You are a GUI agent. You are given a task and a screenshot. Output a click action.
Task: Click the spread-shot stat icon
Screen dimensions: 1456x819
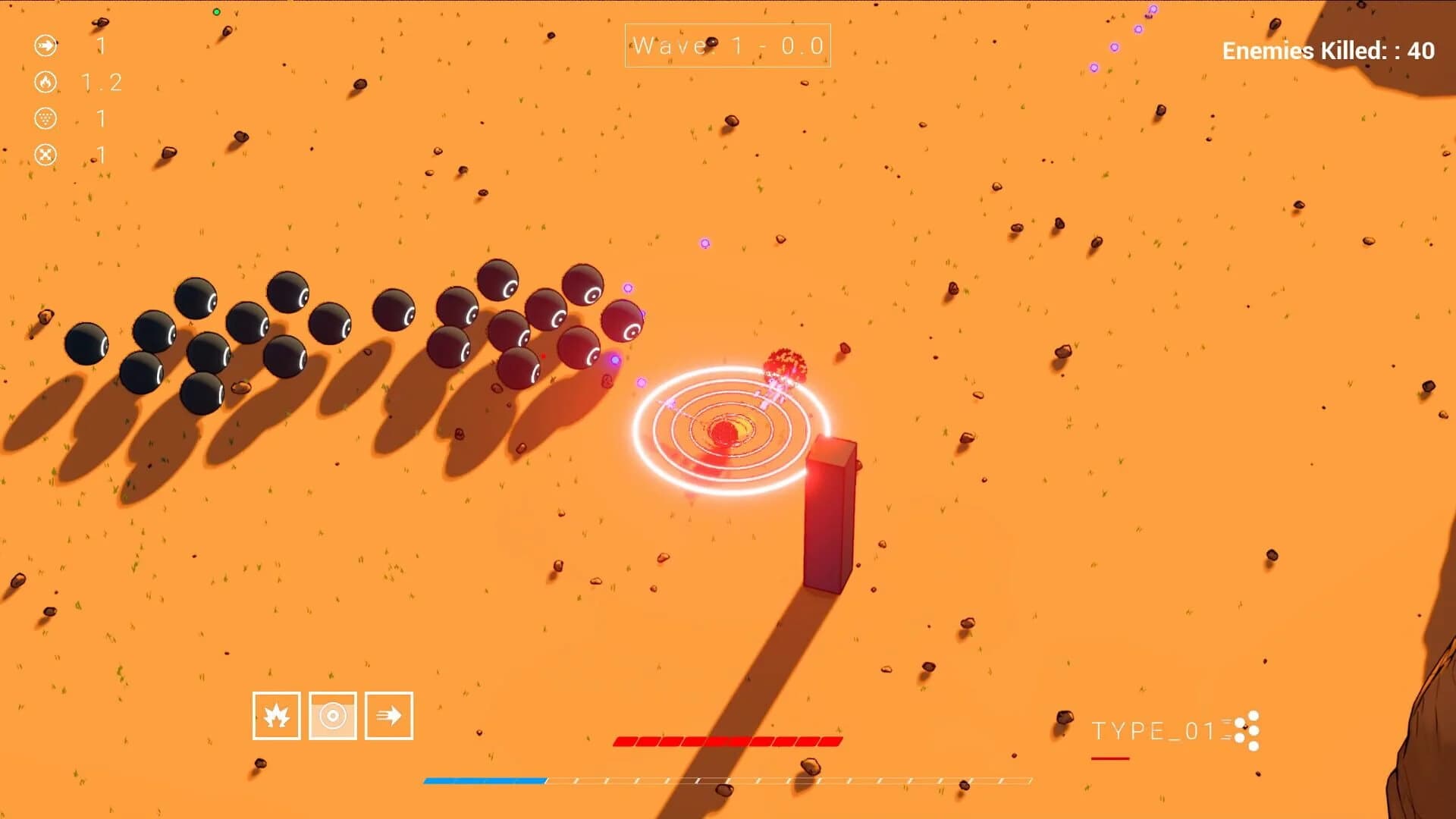pos(45,119)
